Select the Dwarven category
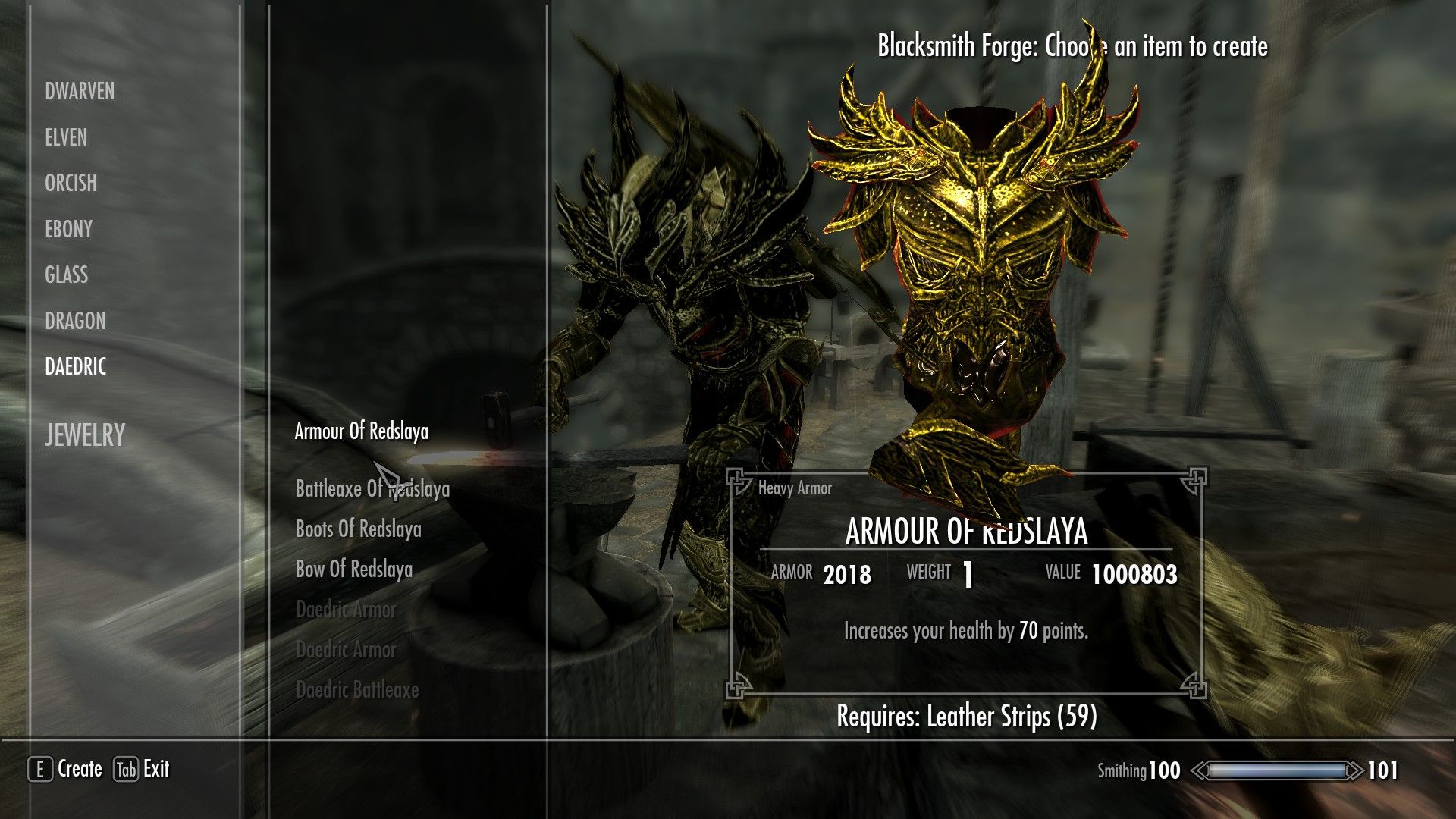Image resolution: width=1456 pixels, height=819 pixels. pos(80,92)
